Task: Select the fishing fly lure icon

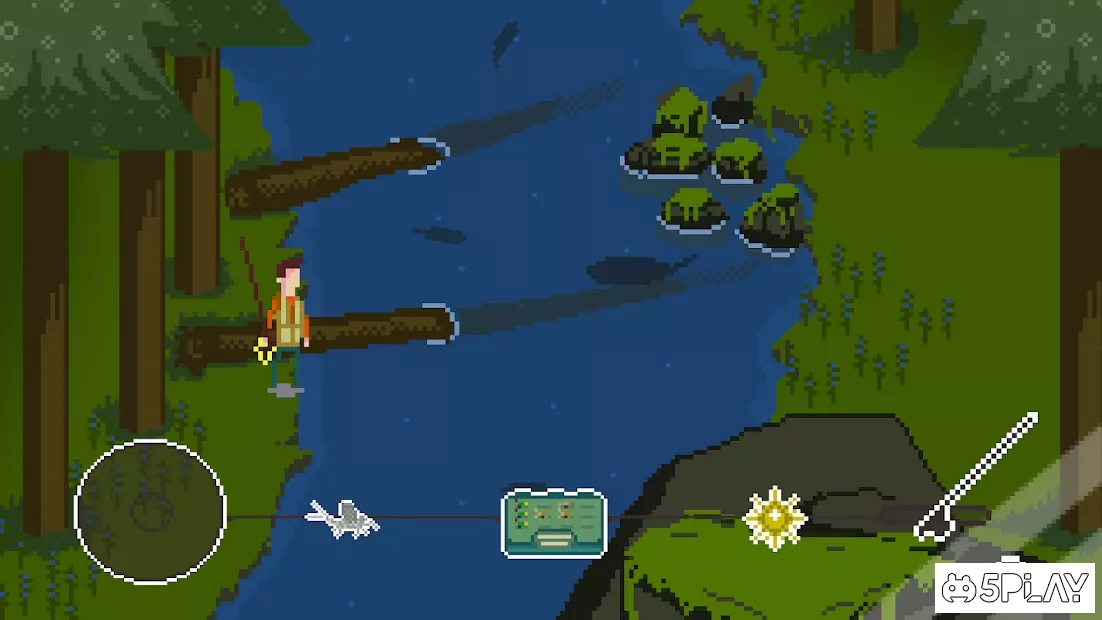Action: (x=343, y=518)
